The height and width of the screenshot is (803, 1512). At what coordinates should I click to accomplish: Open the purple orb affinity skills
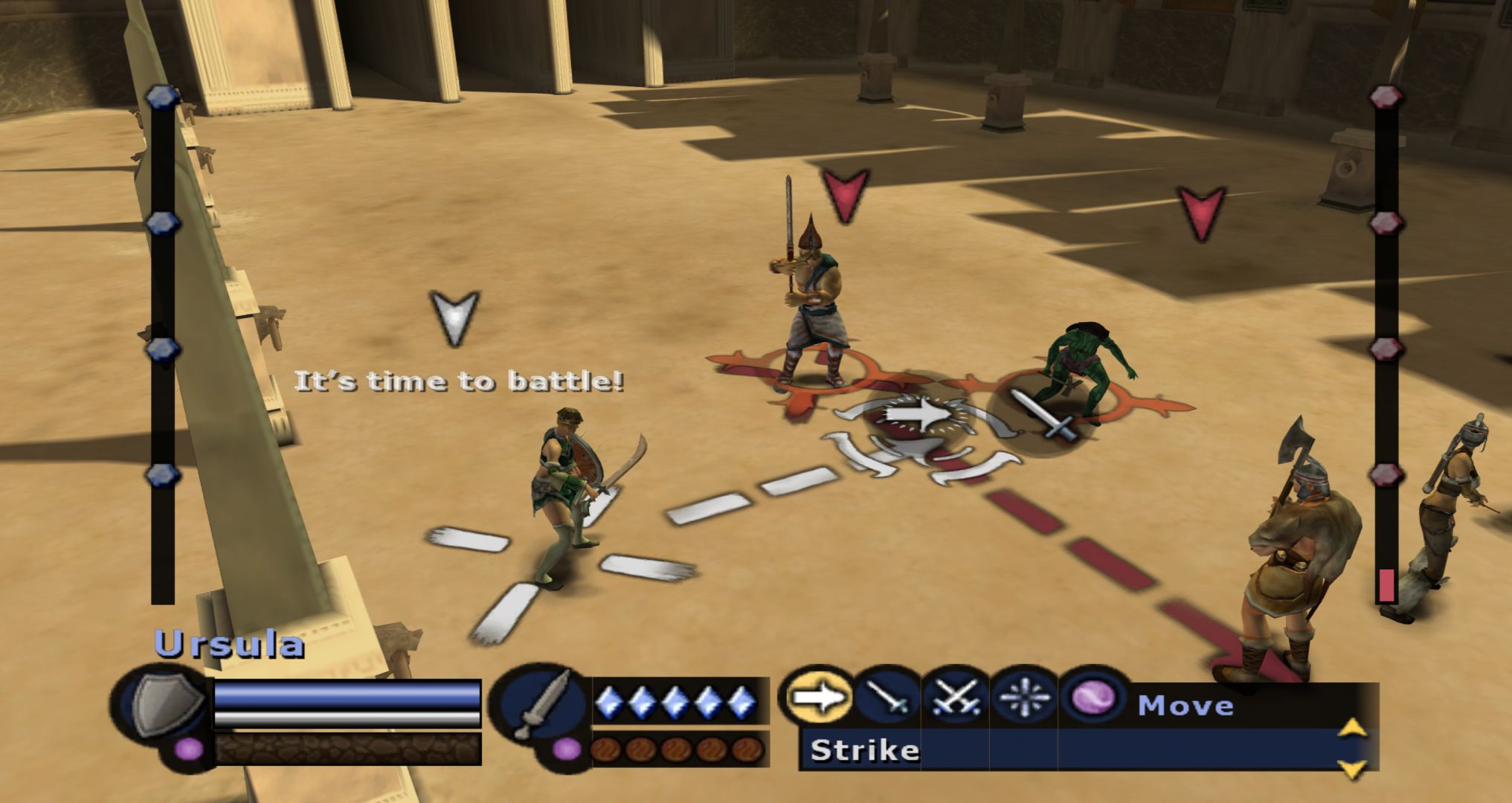tap(1093, 697)
